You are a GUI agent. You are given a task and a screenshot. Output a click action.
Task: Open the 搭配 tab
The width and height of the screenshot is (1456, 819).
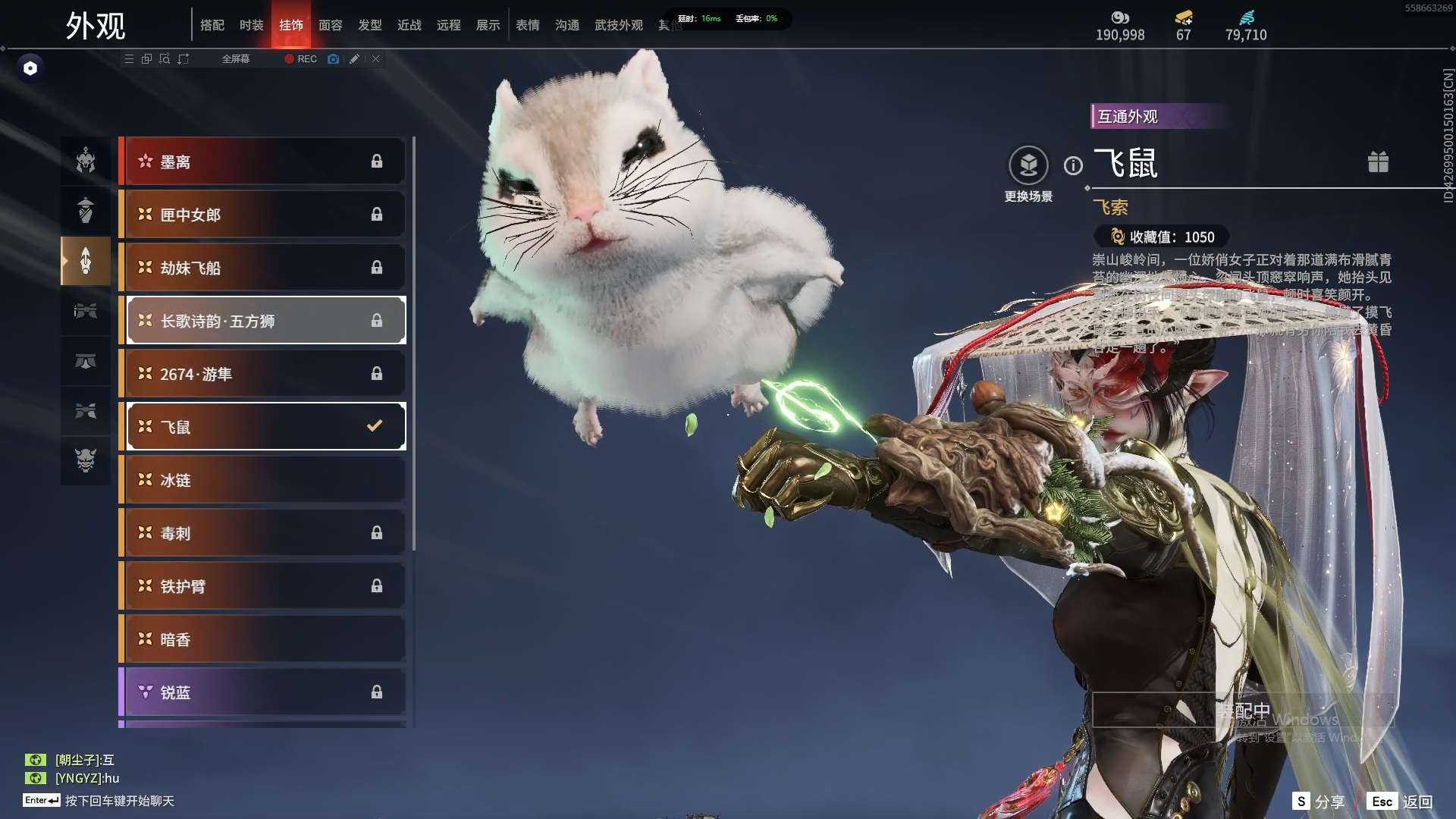point(212,25)
